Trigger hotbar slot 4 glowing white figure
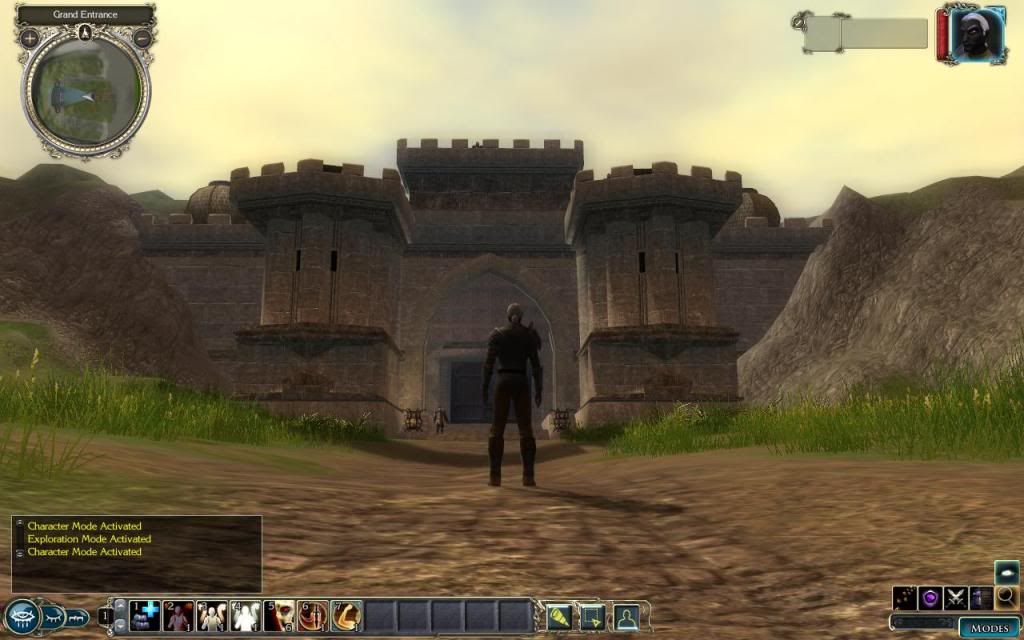This screenshot has width=1024, height=640. (x=246, y=615)
